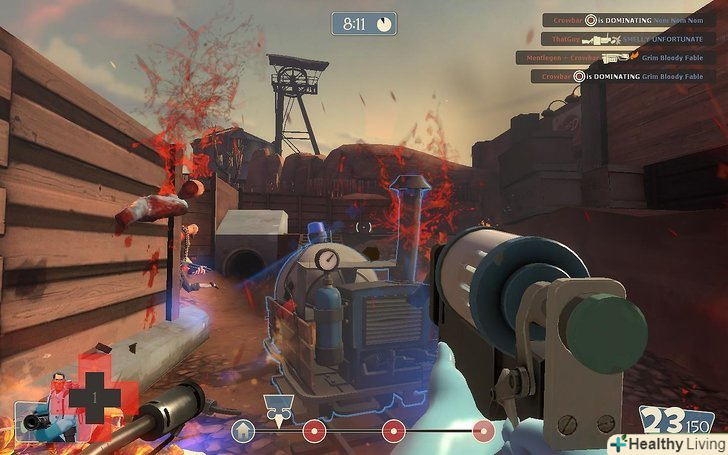Click the Mentlegen + Crowbar kill feed entry

point(614,58)
